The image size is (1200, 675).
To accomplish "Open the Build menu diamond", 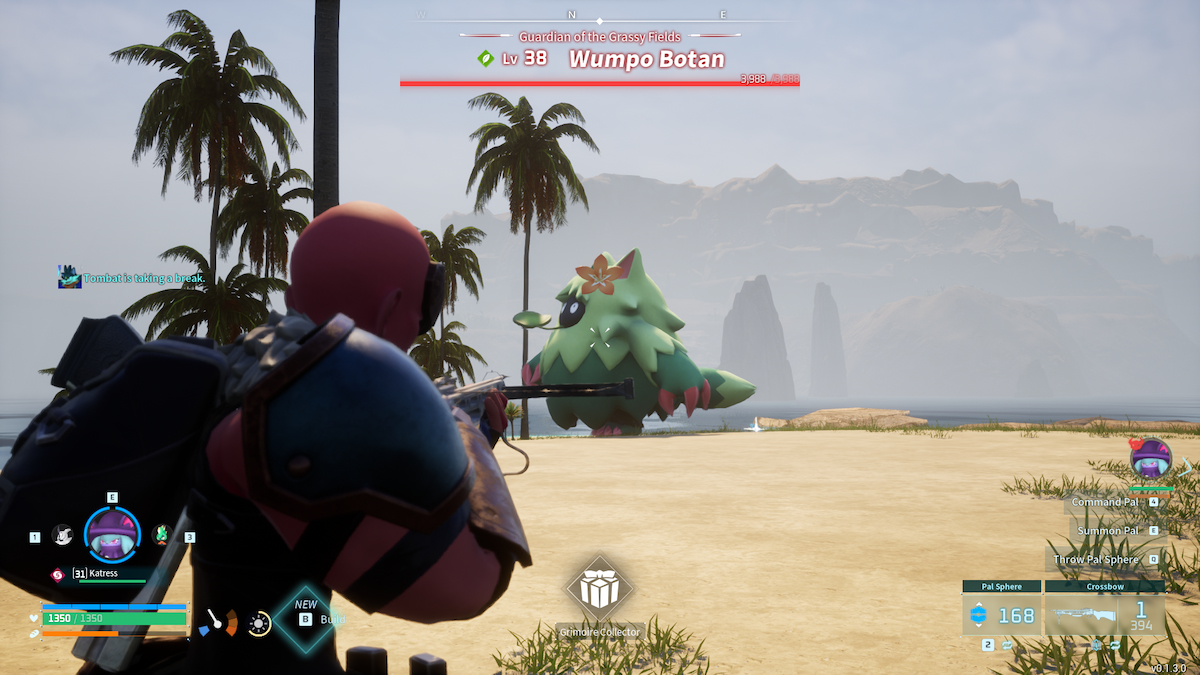I will [305, 618].
